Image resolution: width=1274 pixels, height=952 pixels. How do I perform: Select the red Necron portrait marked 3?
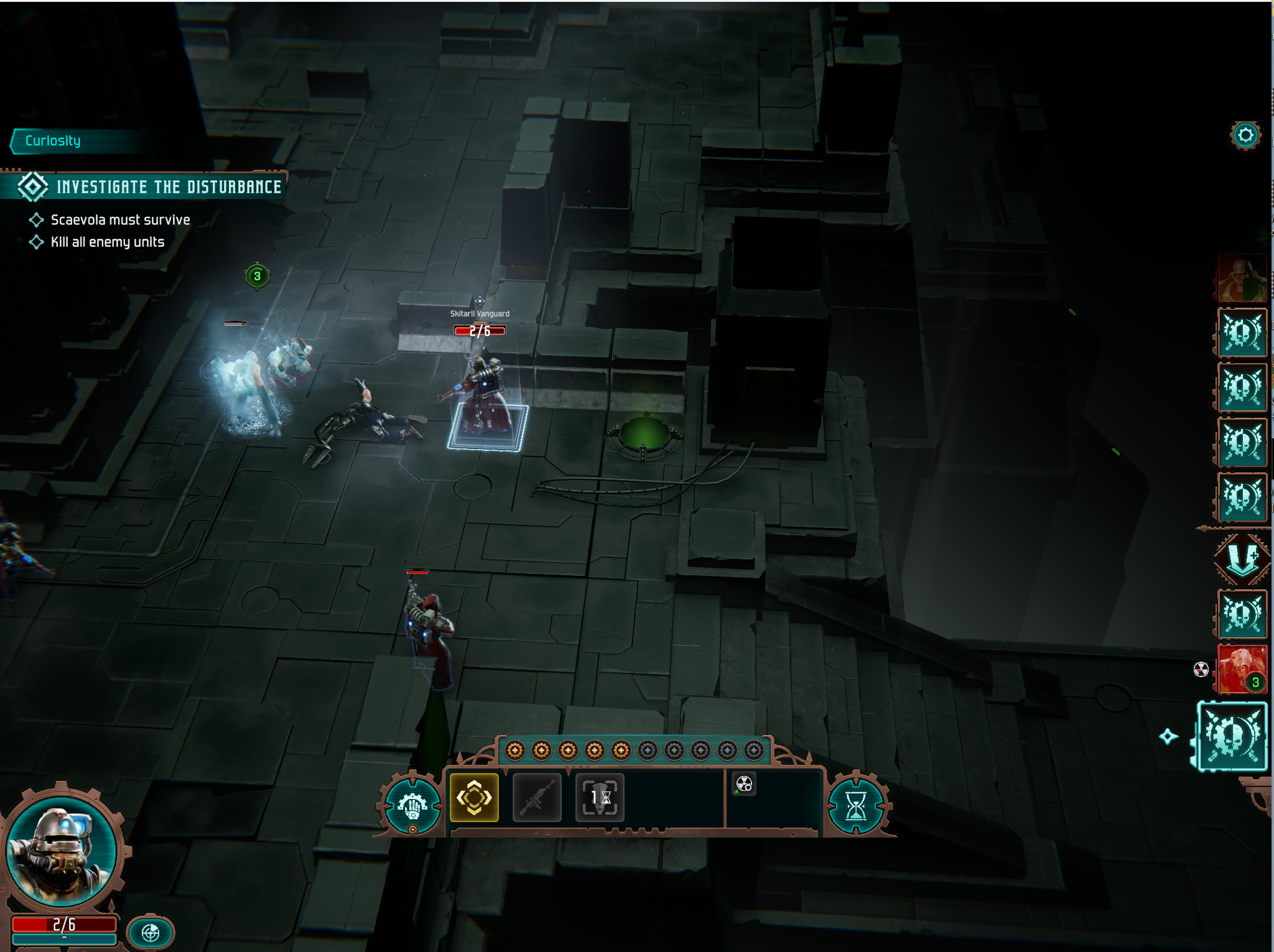click(x=1242, y=669)
